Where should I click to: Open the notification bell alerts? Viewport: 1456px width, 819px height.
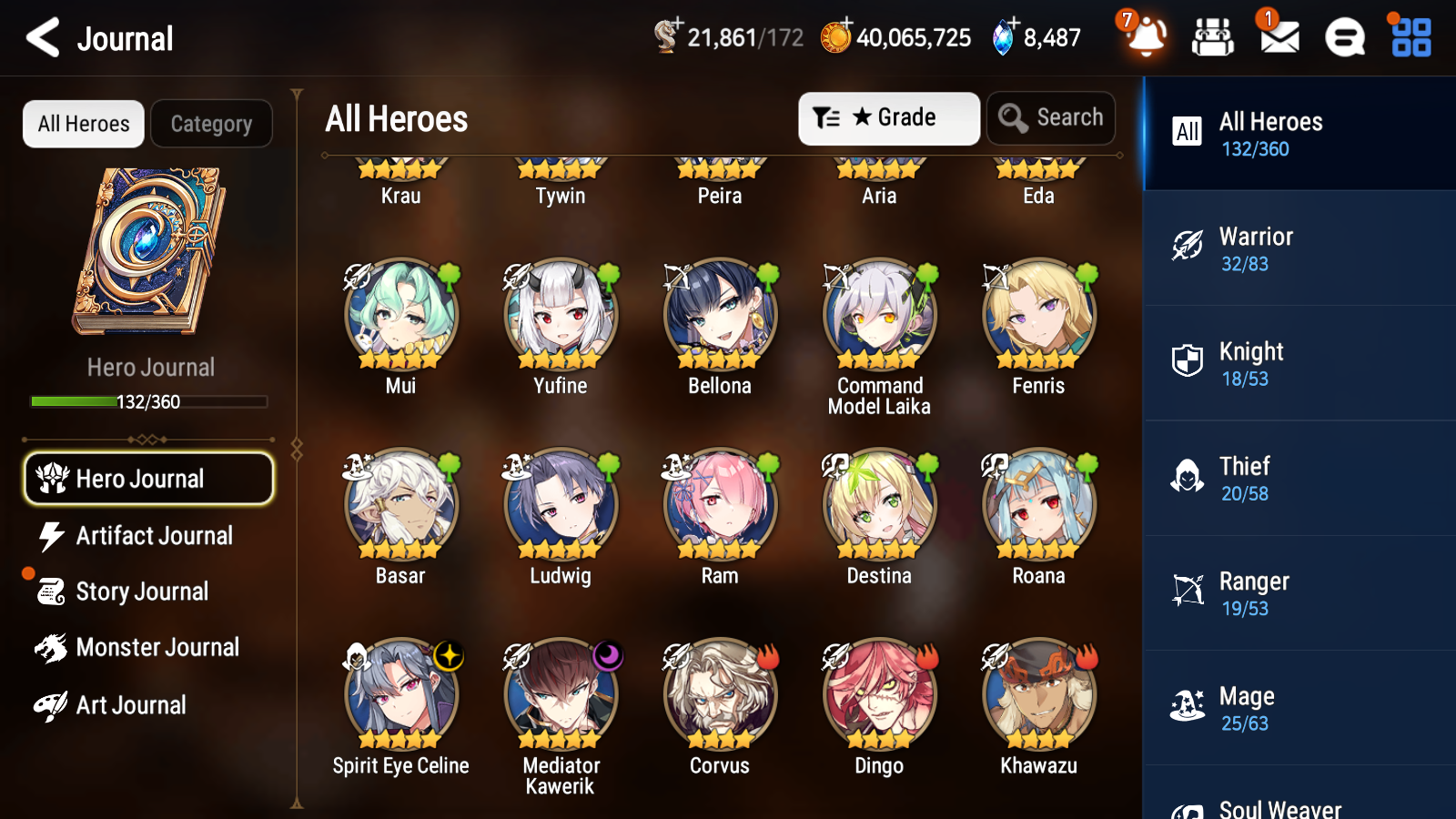pyautogui.click(x=1146, y=38)
